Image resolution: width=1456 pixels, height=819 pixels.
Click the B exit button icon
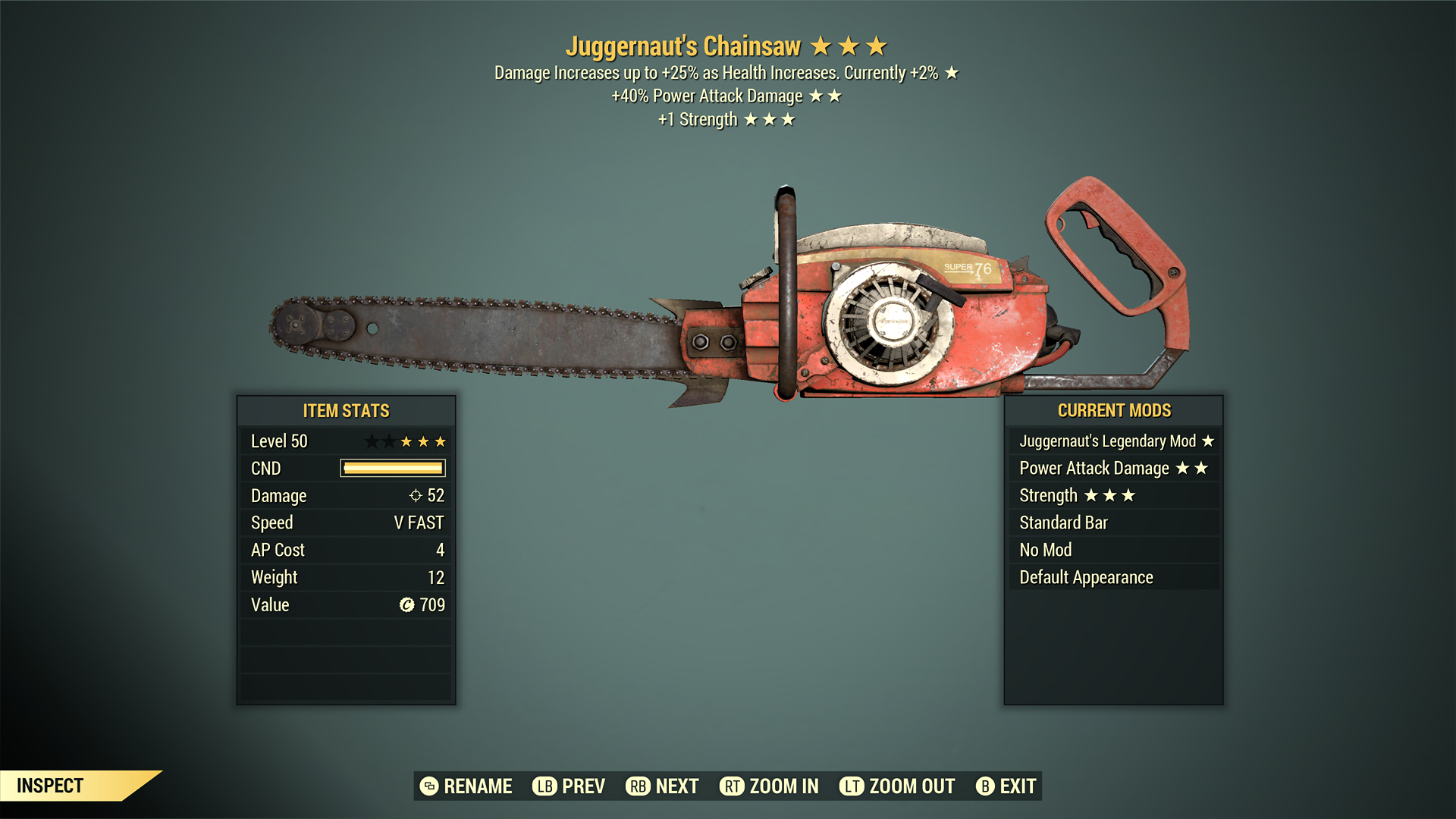[986, 786]
